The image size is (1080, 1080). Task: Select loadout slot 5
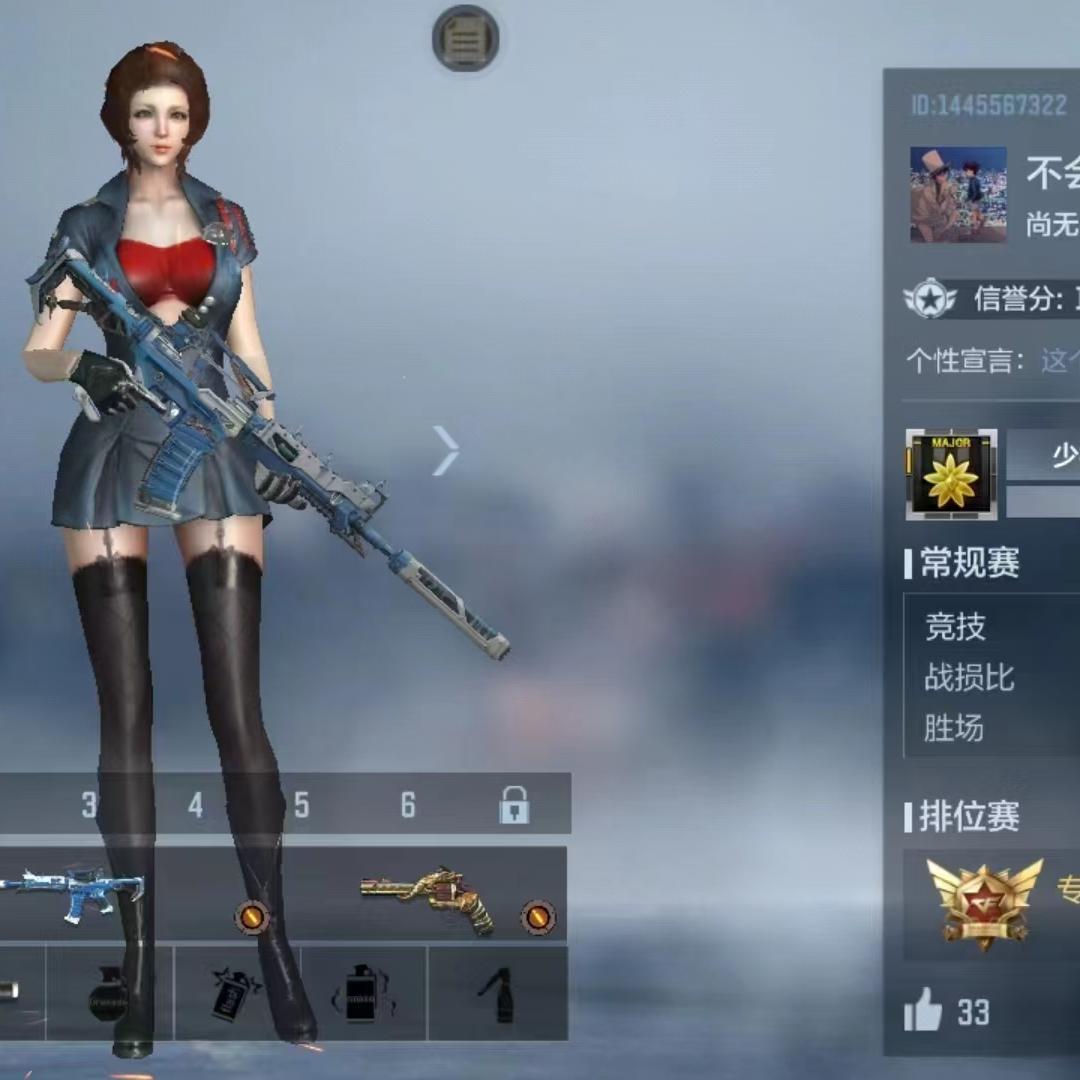click(x=302, y=805)
